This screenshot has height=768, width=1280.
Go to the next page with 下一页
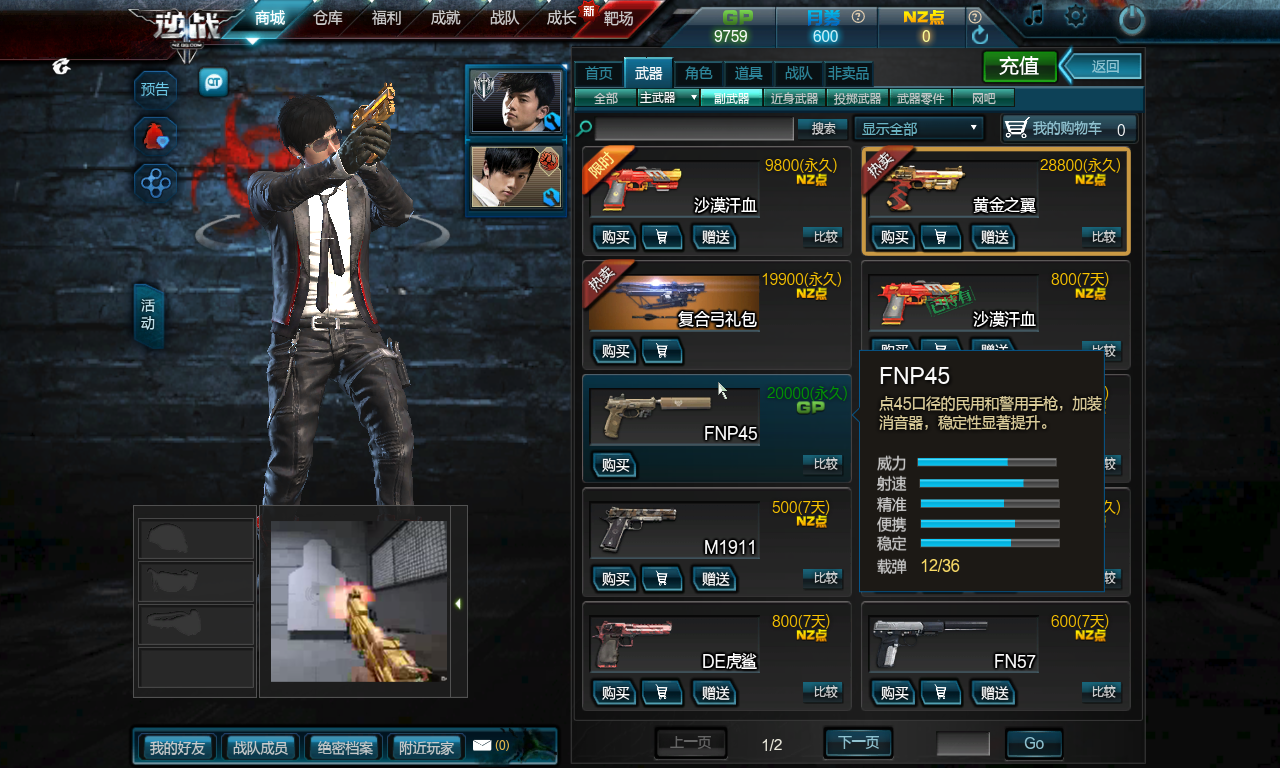click(x=858, y=743)
